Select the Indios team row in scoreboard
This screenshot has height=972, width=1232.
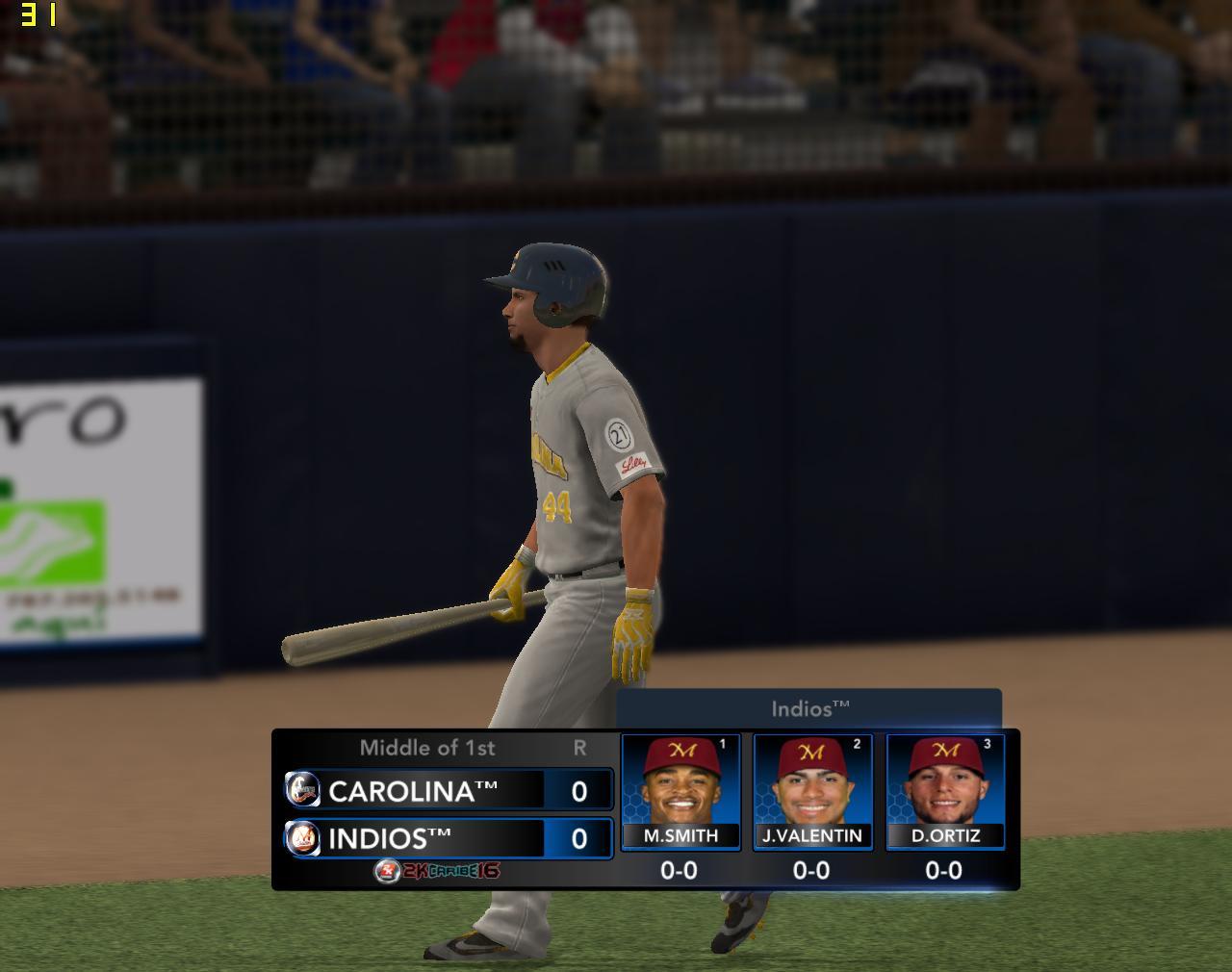[x=448, y=838]
